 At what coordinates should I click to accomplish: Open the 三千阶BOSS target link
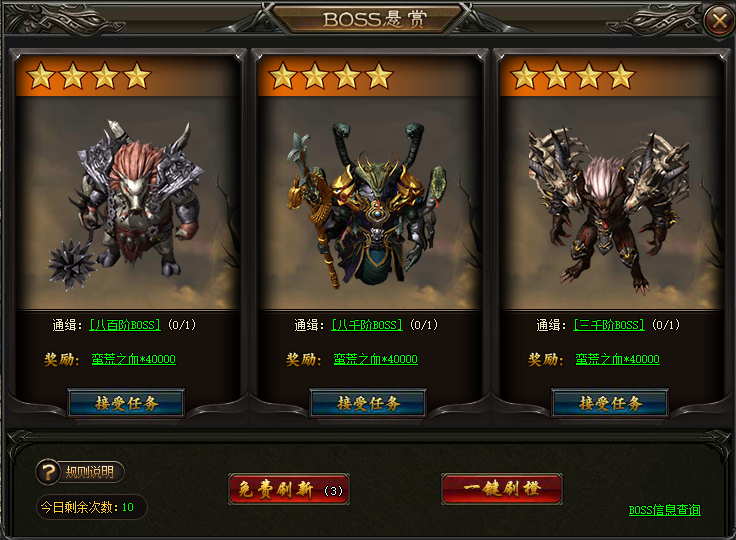(x=608, y=325)
